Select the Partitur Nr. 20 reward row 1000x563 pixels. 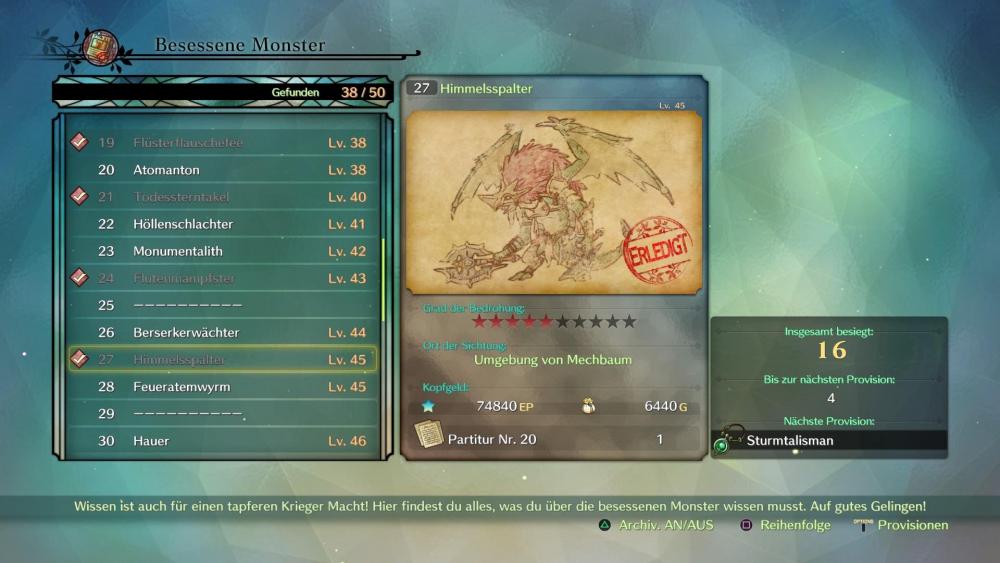[554, 439]
